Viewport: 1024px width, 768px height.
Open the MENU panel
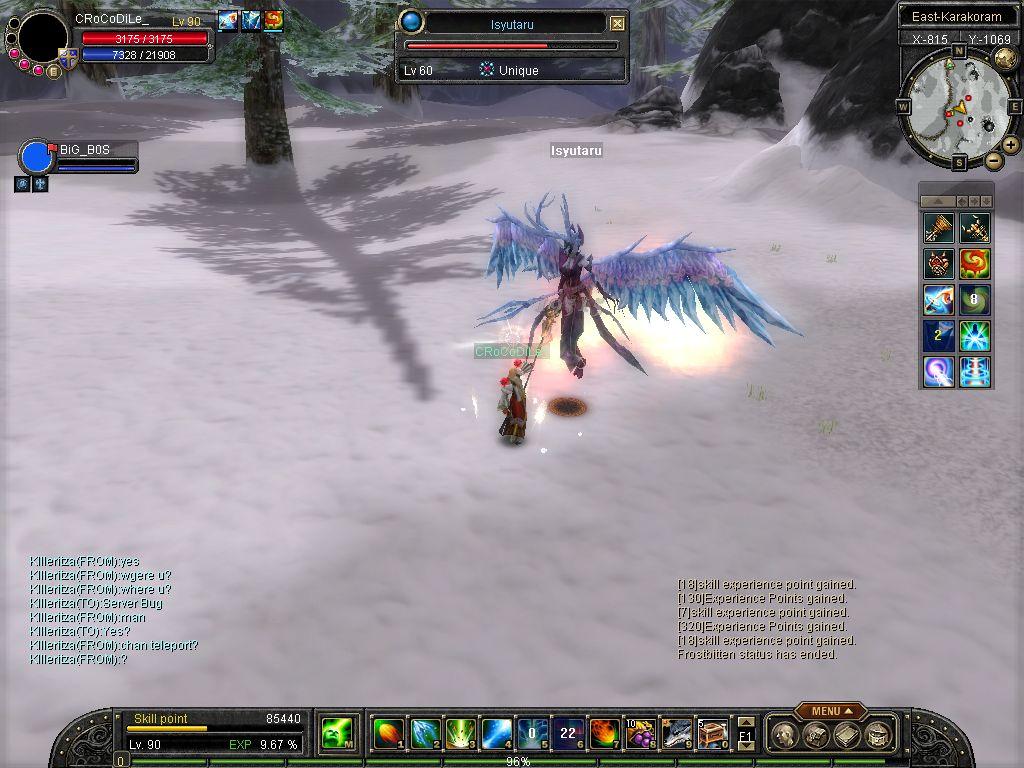click(830, 711)
